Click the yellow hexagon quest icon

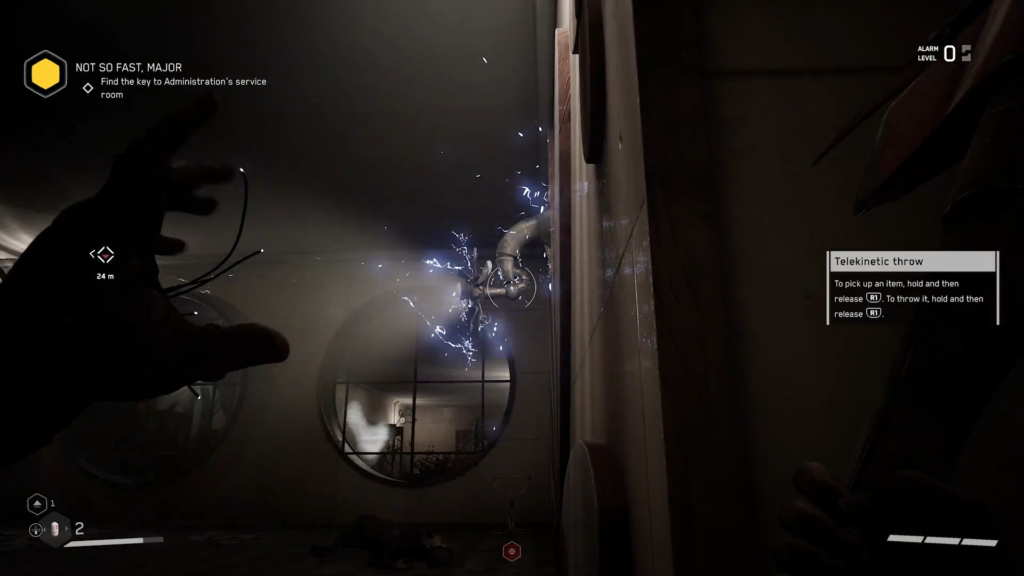click(x=45, y=74)
